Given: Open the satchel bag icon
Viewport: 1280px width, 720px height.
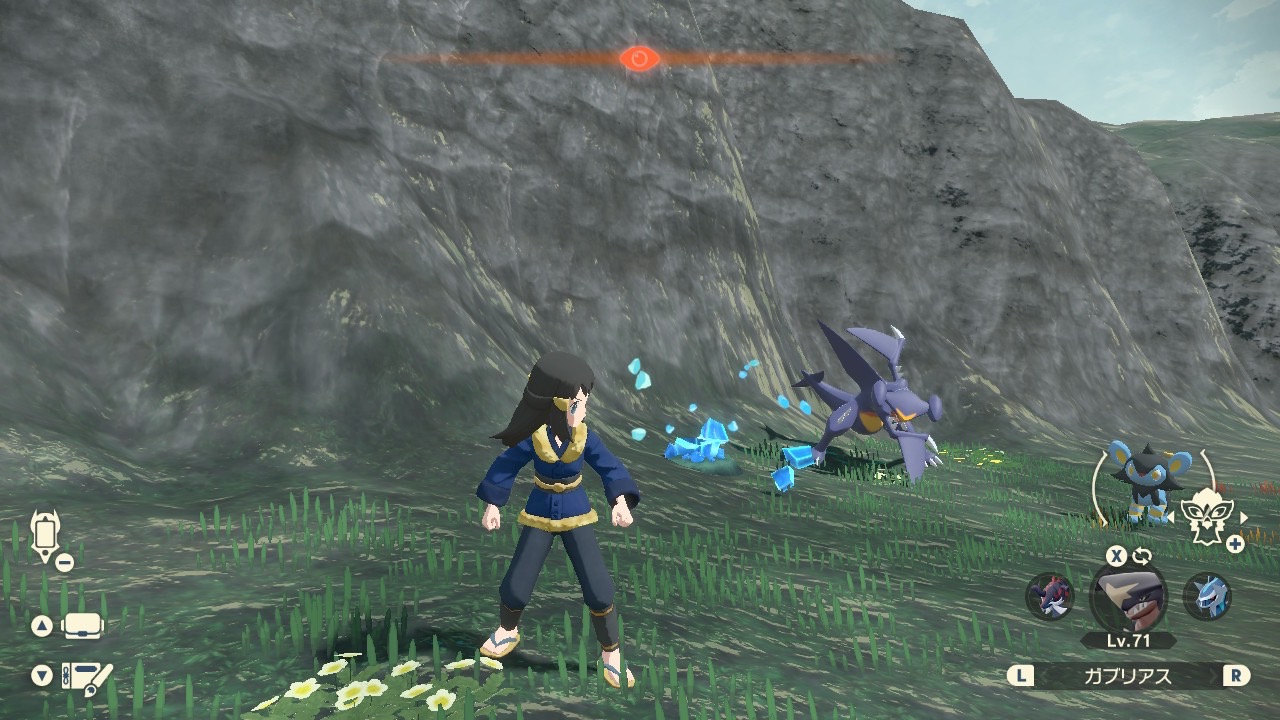Looking at the screenshot, I should point(84,626).
